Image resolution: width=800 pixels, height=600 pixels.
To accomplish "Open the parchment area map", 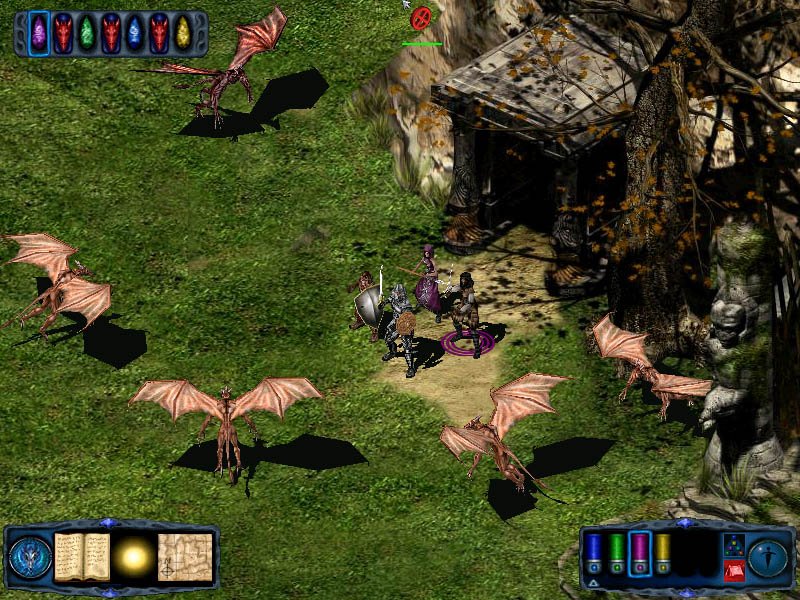I will point(185,556).
